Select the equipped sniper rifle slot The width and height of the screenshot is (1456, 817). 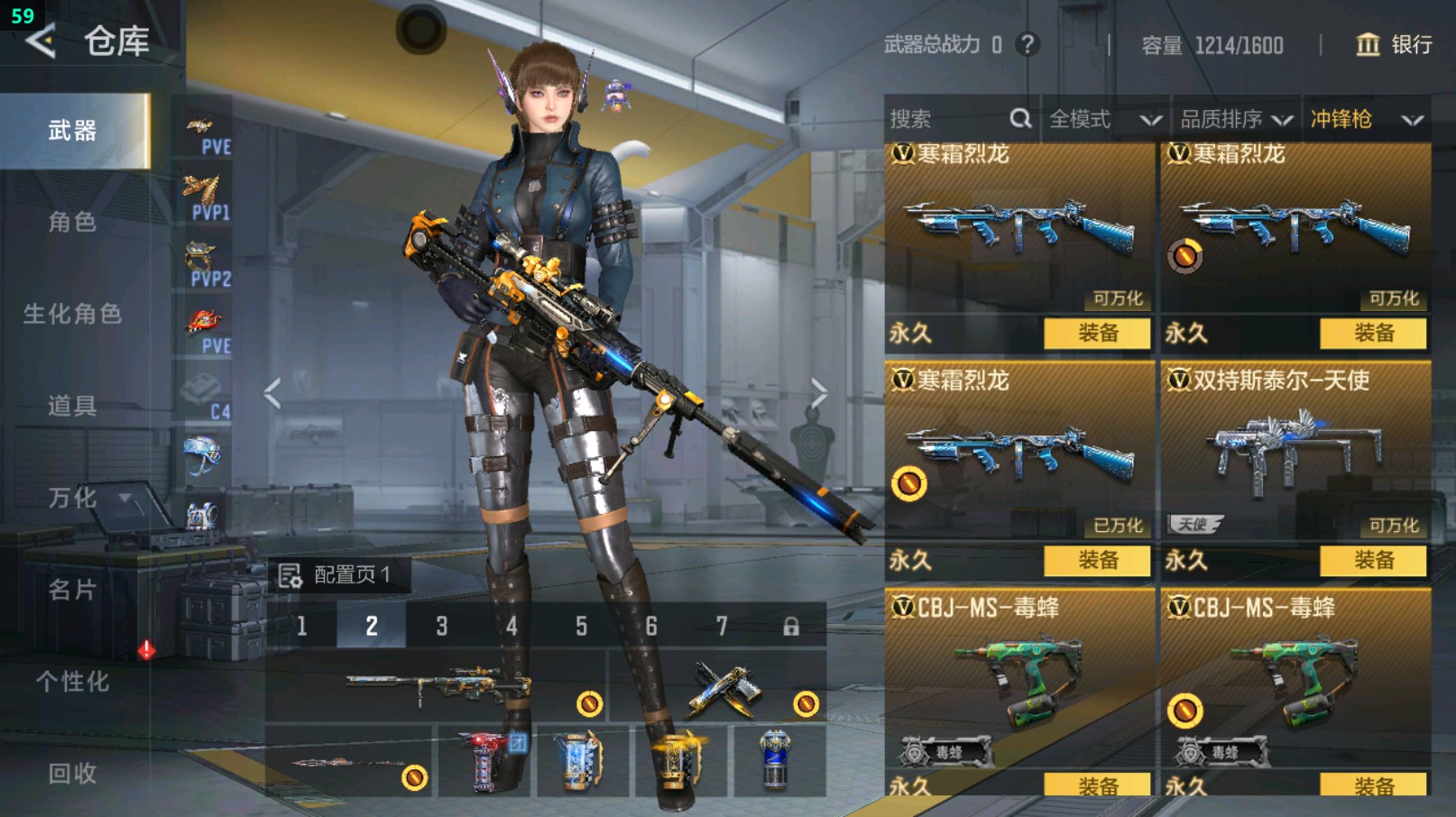[437, 689]
